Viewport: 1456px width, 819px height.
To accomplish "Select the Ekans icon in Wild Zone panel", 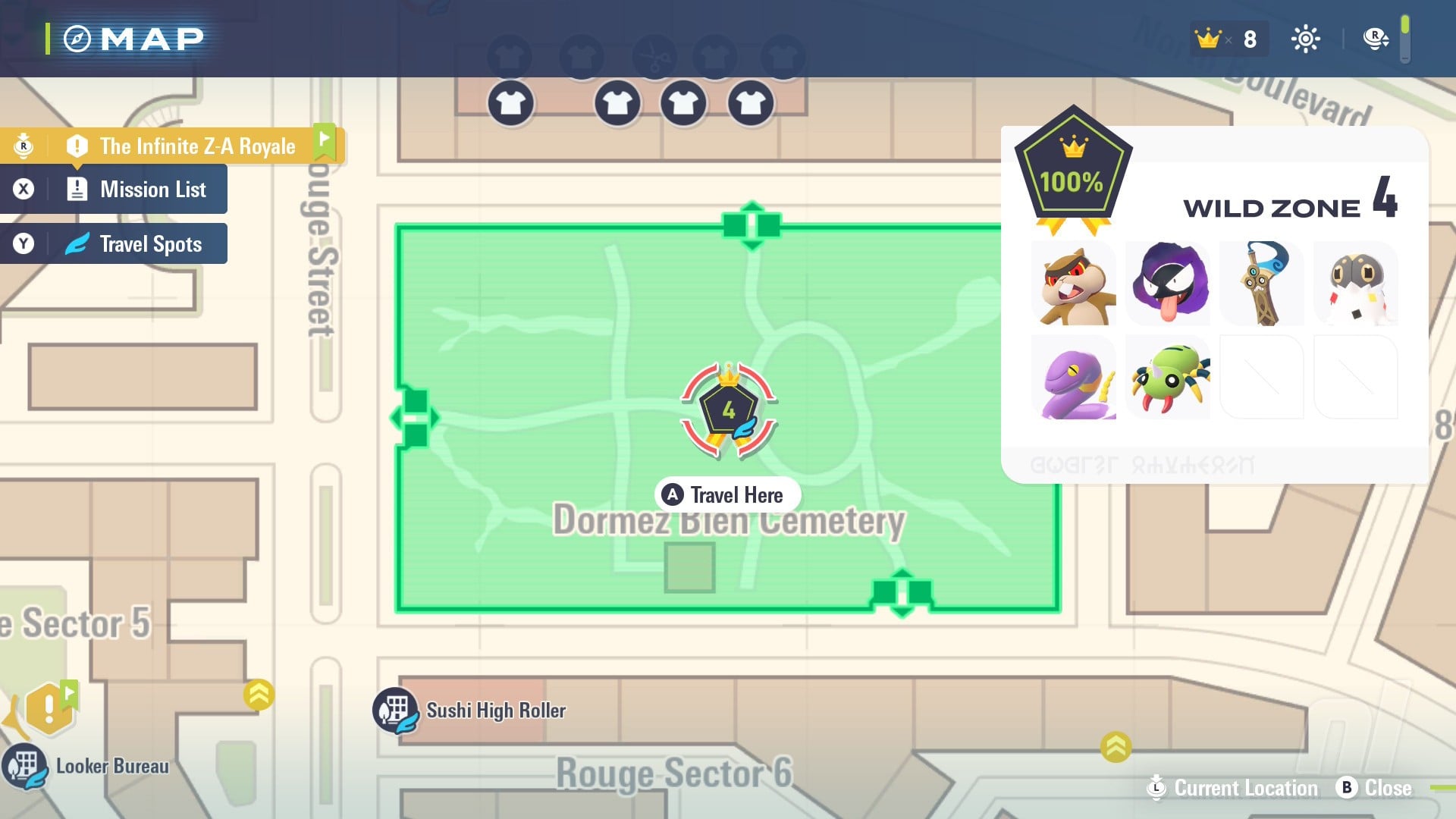I will 1074,377.
